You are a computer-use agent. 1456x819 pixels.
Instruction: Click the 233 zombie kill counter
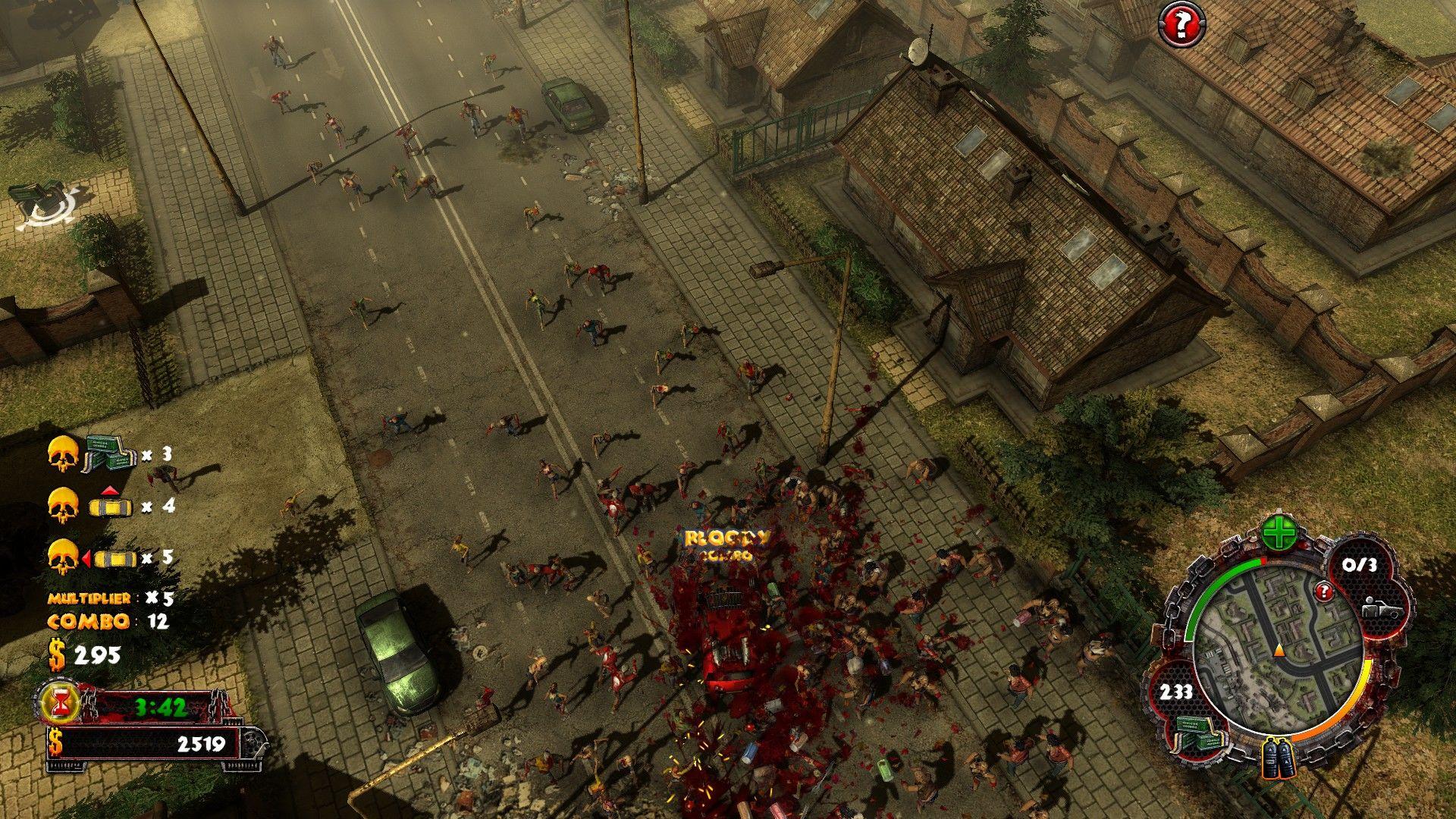coord(1177,691)
